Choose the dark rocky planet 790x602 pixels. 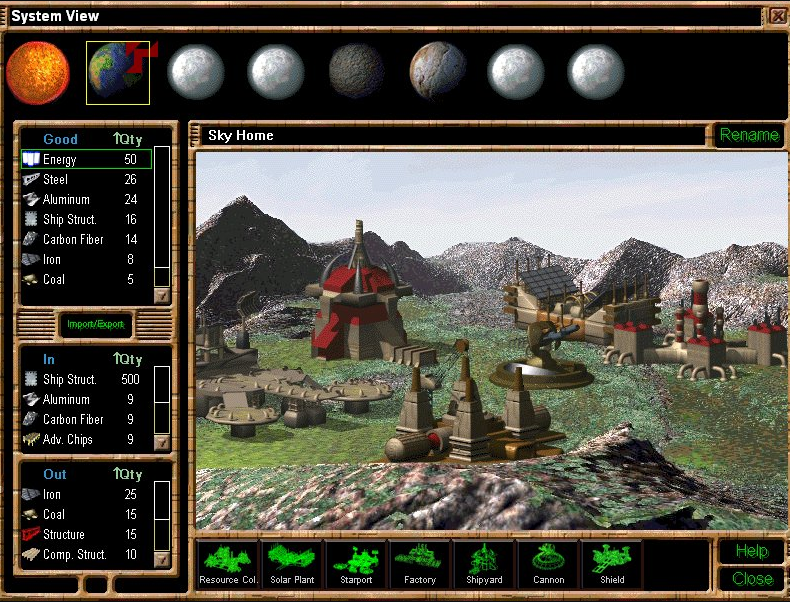tap(357, 72)
